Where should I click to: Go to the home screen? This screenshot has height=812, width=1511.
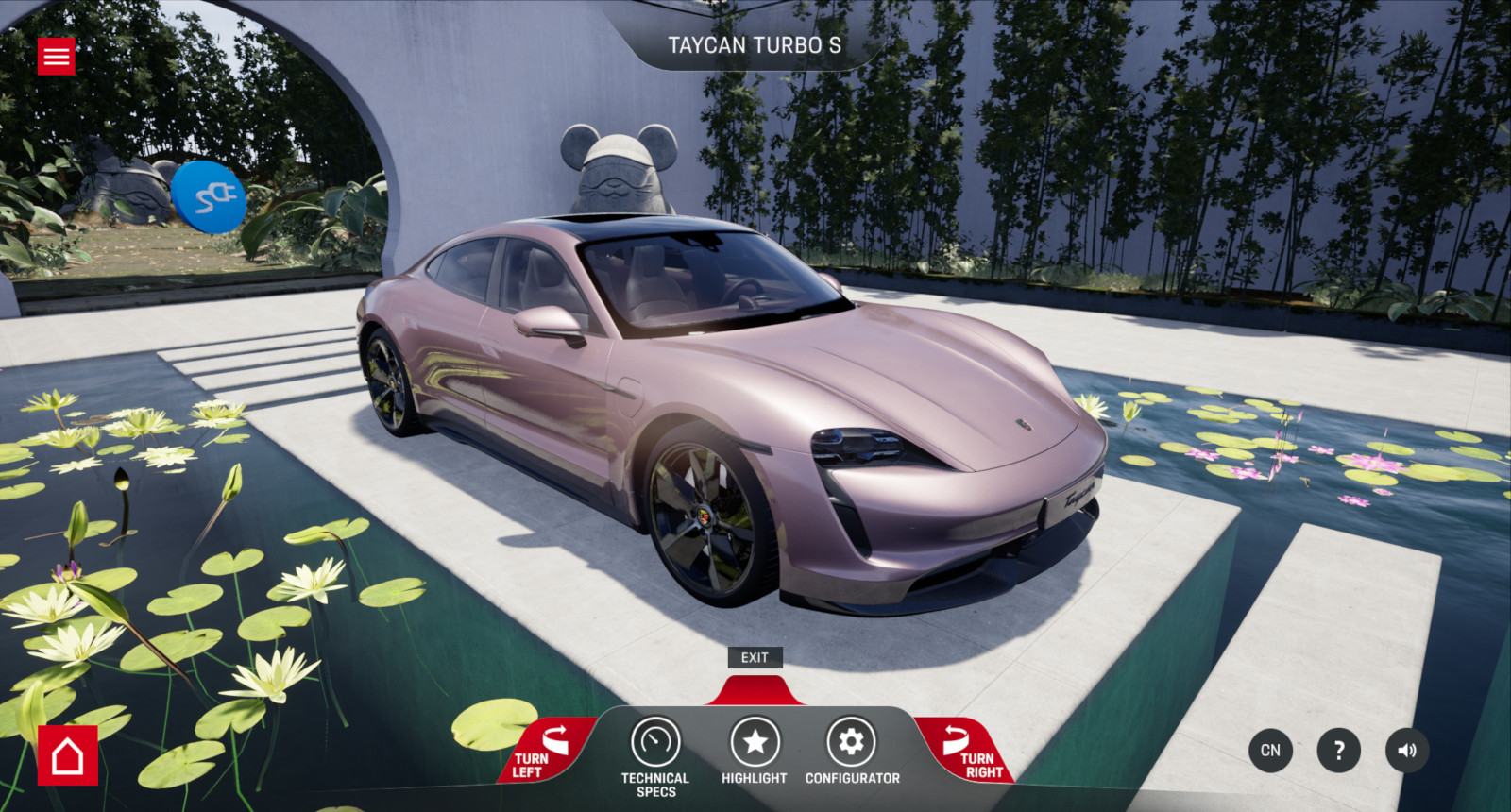pyautogui.click(x=68, y=755)
